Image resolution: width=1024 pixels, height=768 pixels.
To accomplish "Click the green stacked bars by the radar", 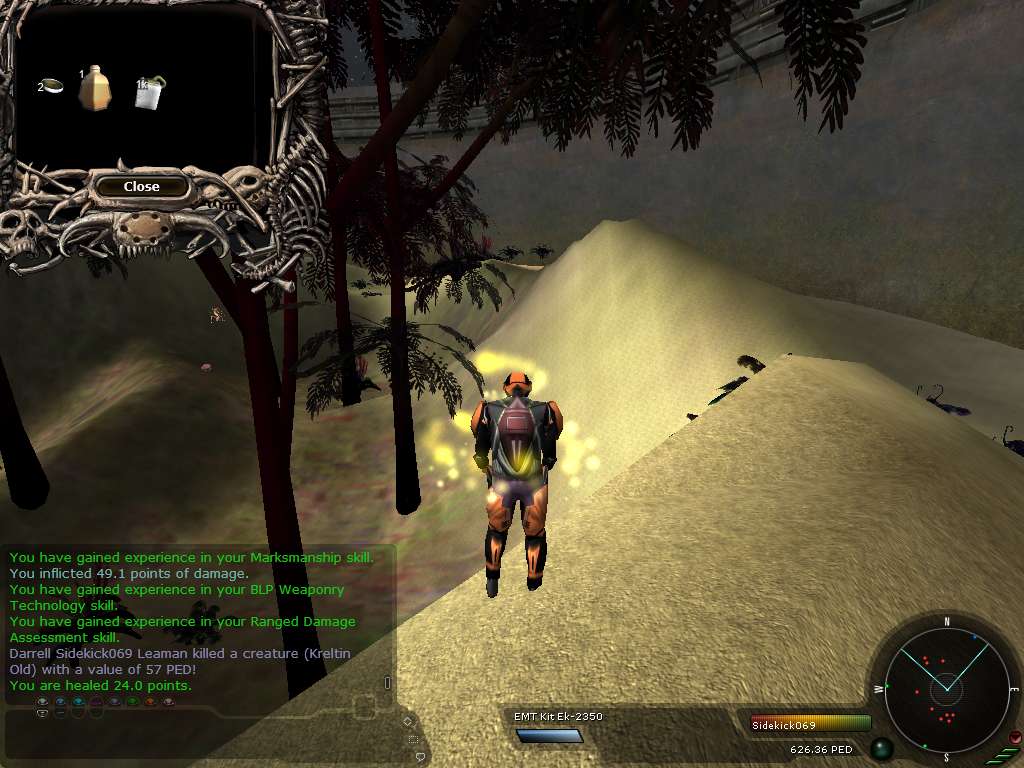I will coord(1003,754).
